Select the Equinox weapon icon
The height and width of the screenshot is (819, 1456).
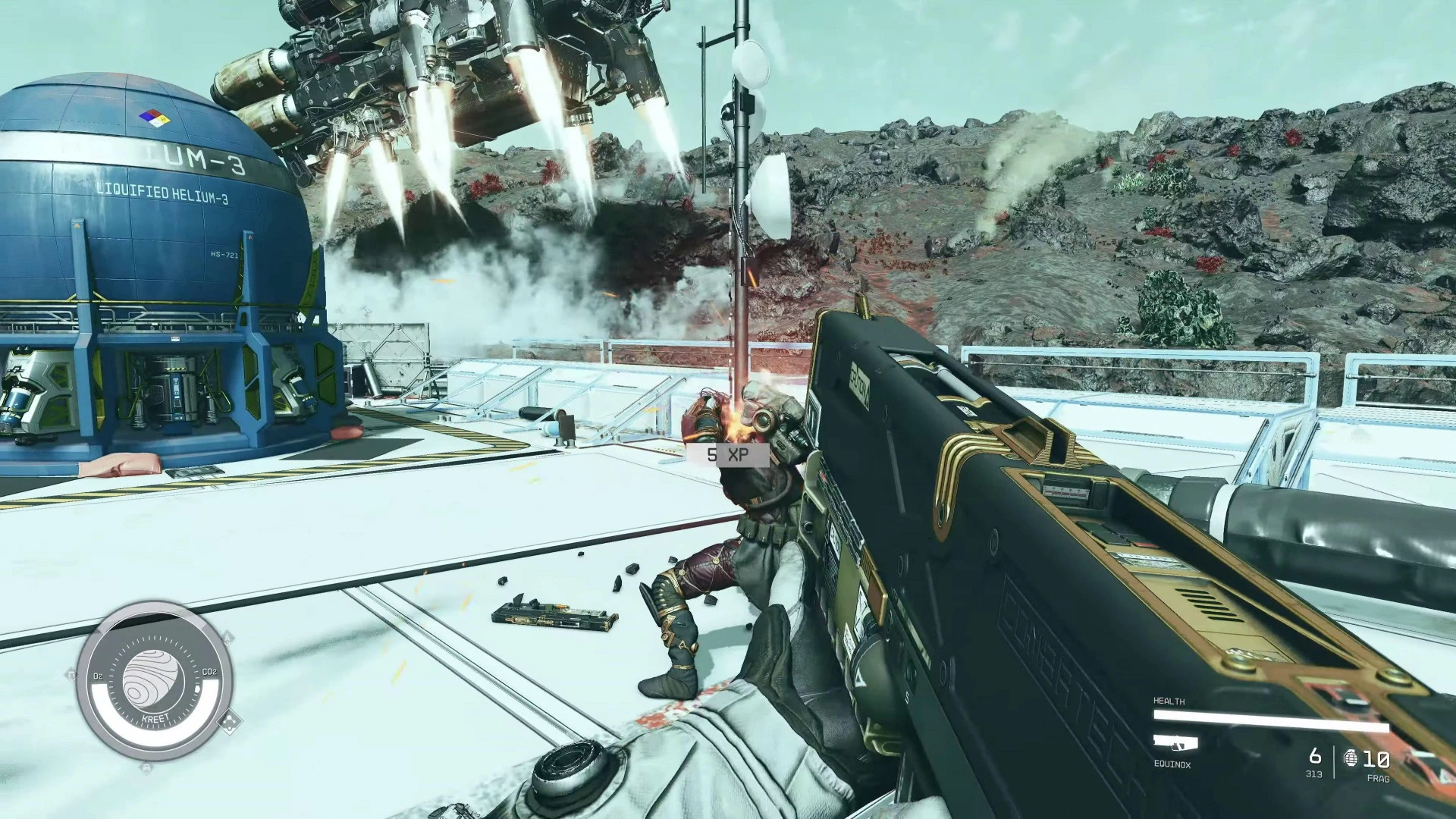click(x=1175, y=743)
